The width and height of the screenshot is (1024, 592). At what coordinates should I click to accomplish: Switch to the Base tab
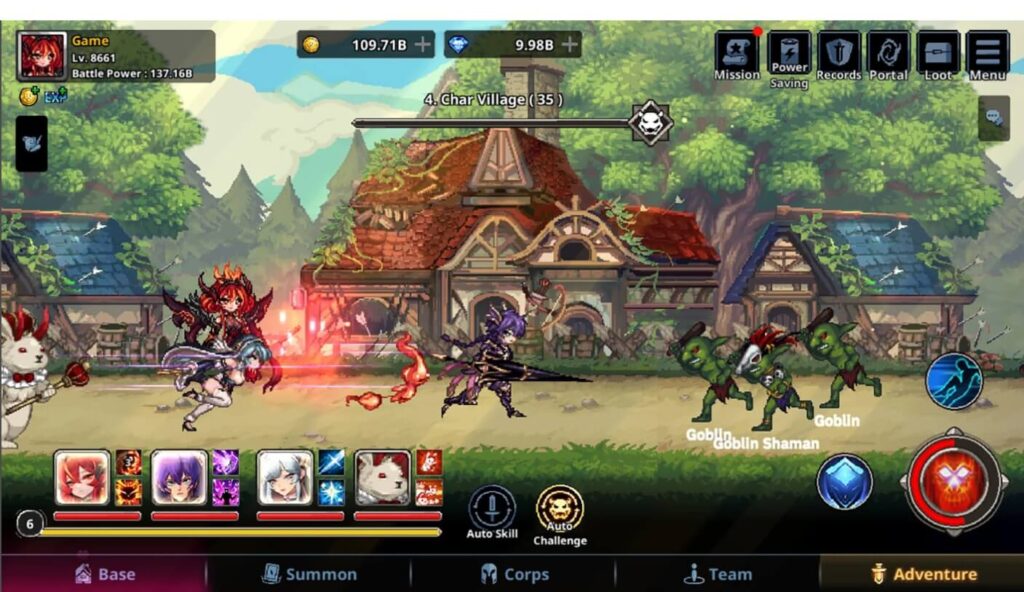click(104, 574)
